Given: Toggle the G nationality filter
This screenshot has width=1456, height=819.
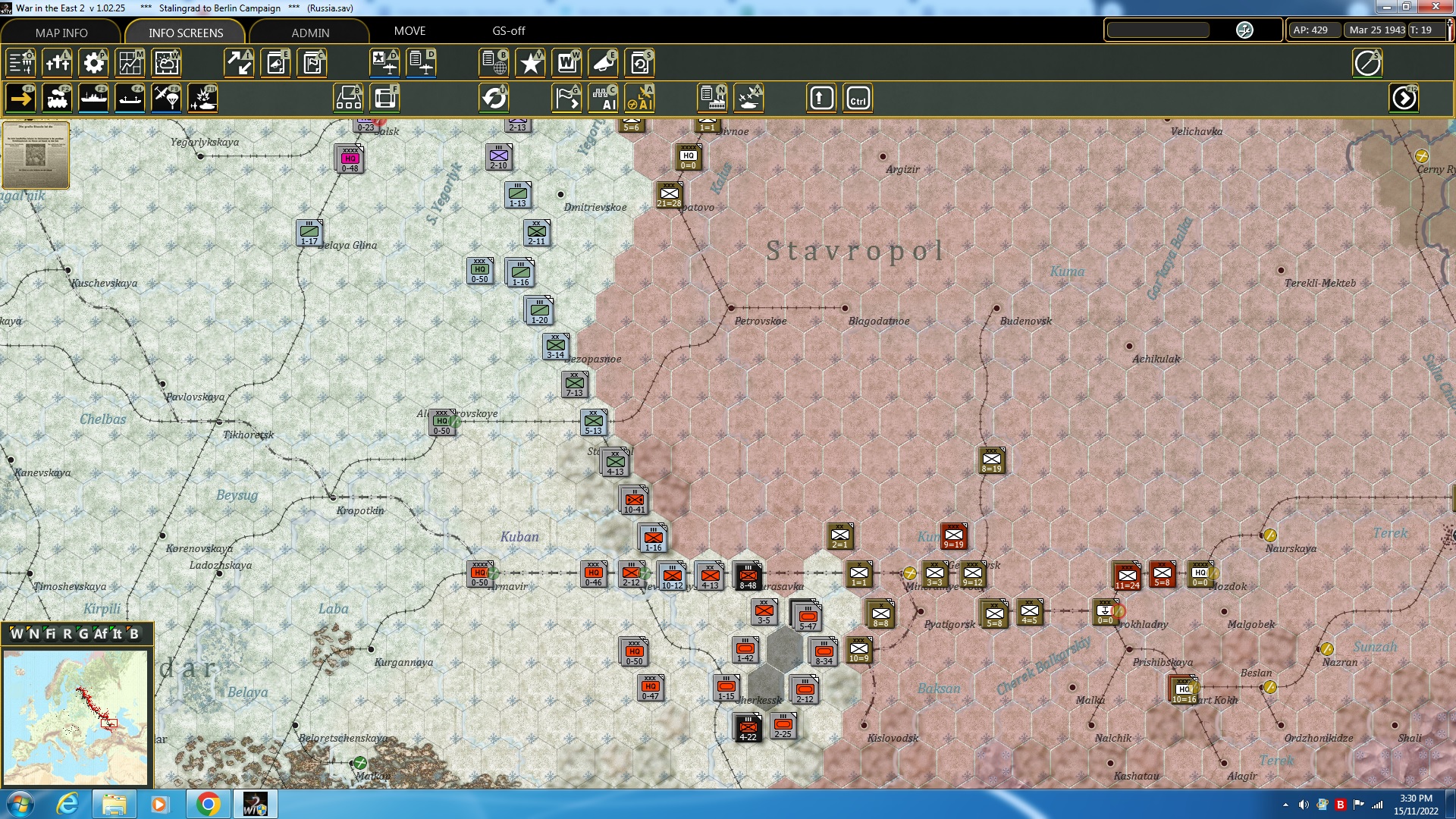Looking at the screenshot, I should click(84, 634).
